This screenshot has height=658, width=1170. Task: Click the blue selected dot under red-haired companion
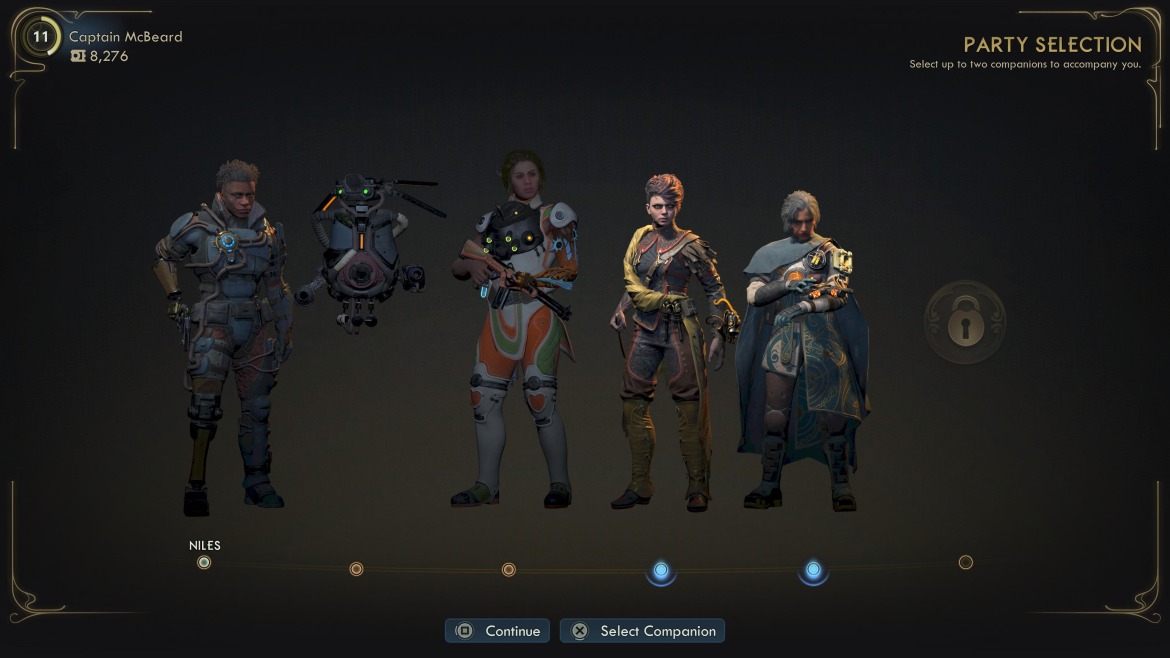pyautogui.click(x=661, y=570)
